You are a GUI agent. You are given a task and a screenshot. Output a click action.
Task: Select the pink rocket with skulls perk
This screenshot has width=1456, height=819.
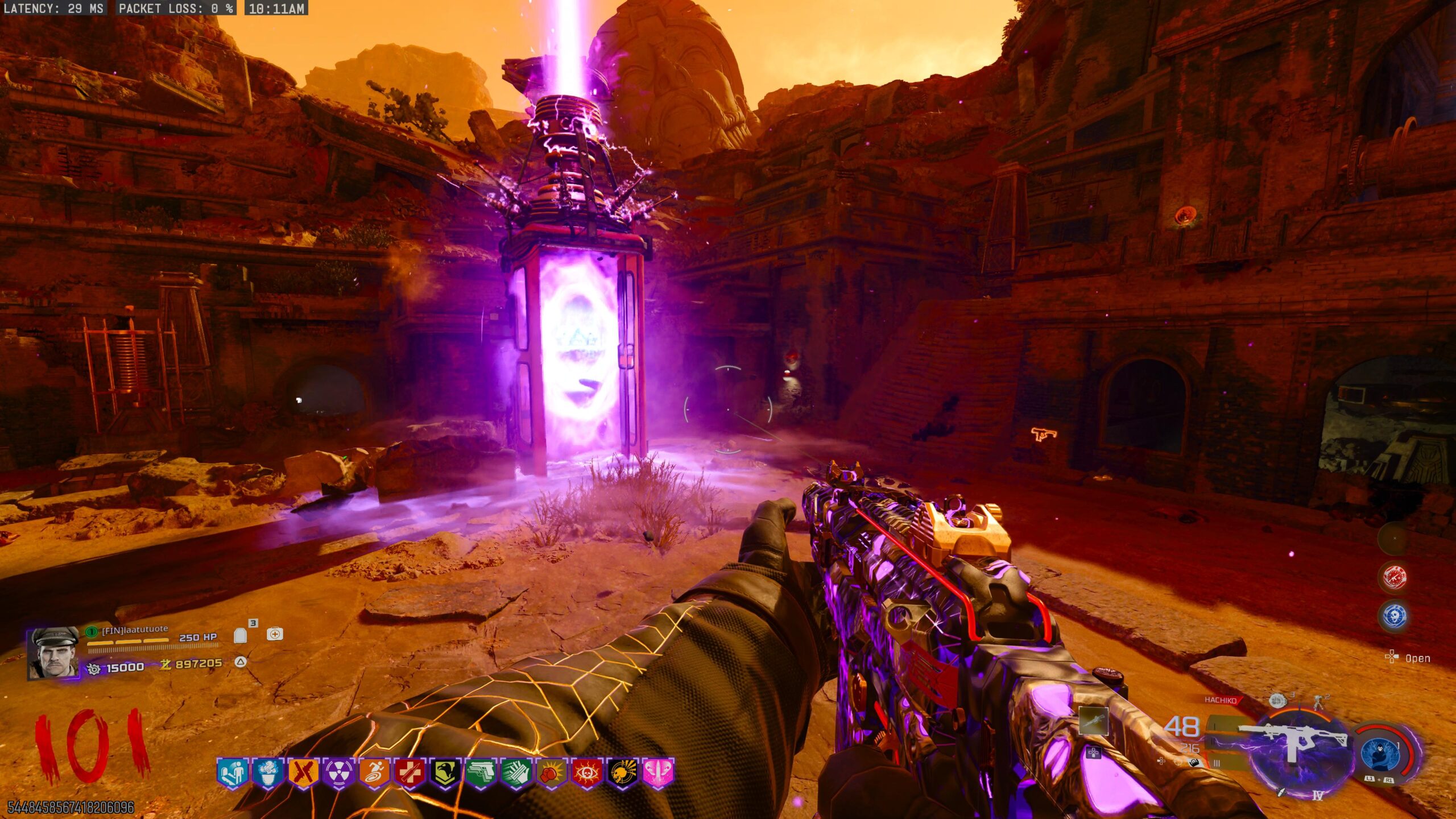[658, 773]
